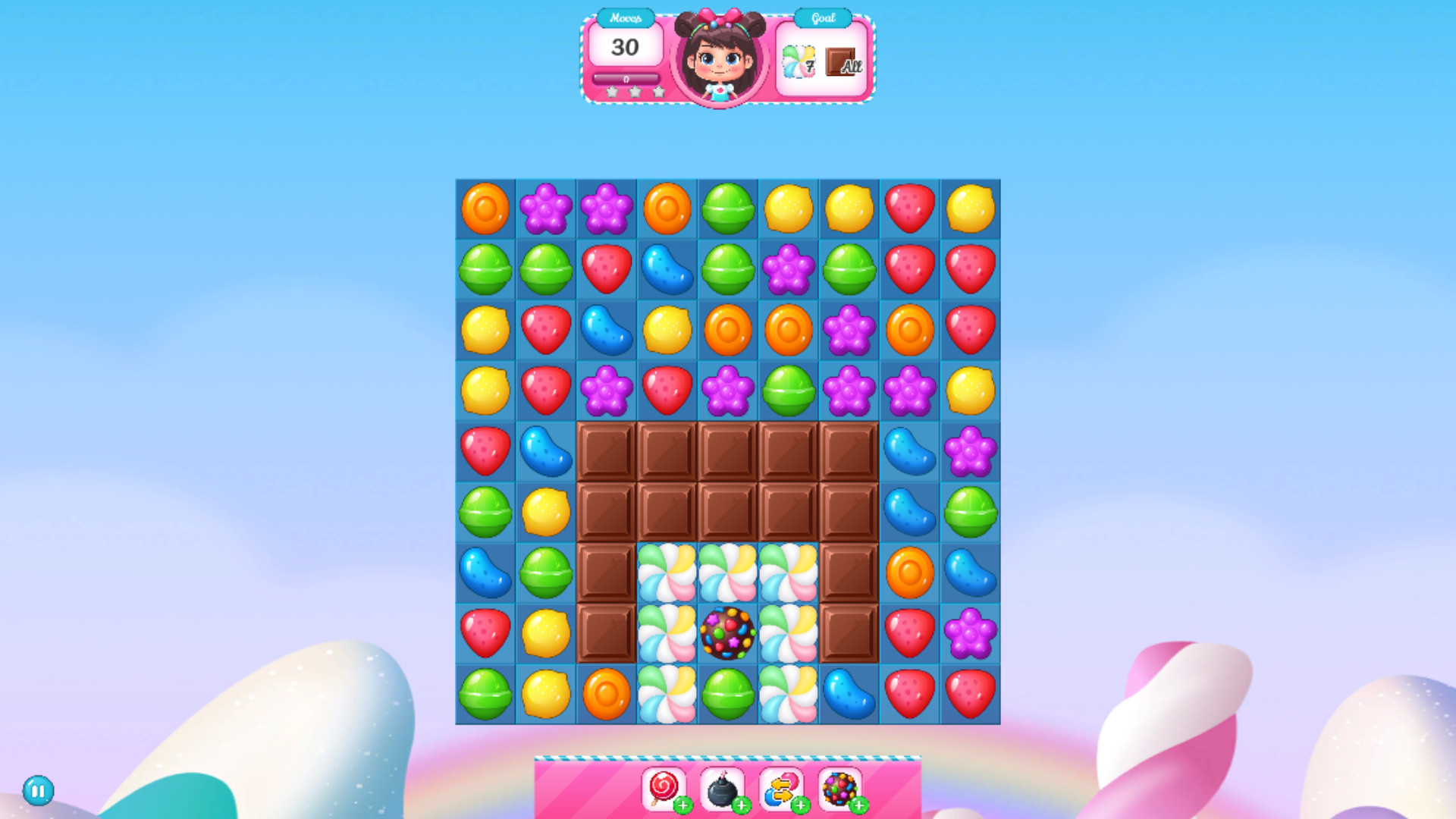The width and height of the screenshot is (1456, 819).
Task: Click the score progress bar
Action: tap(626, 77)
